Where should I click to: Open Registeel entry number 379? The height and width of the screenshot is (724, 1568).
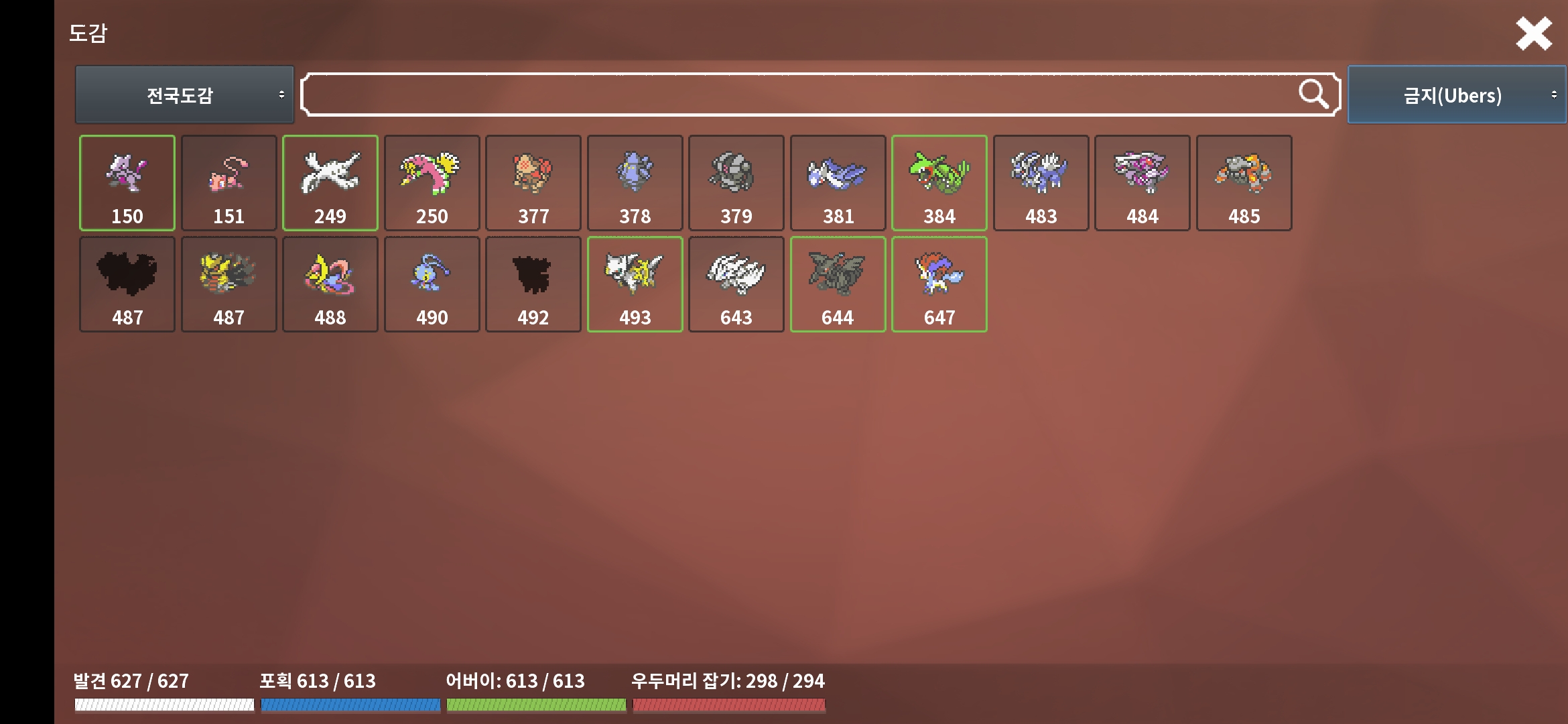pyautogui.click(x=736, y=183)
